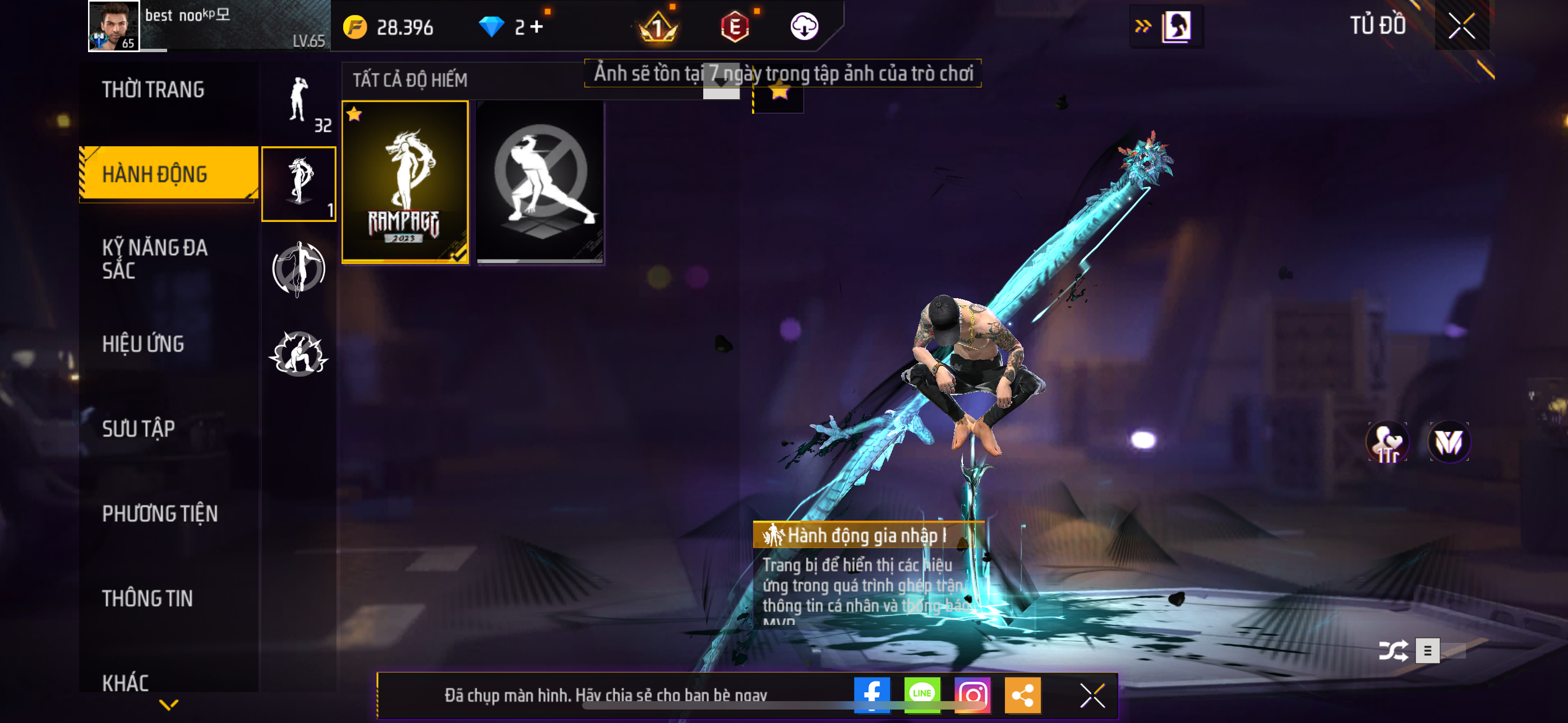1568x723 pixels.
Task: Share the screenshot to Instagram
Action: point(972,694)
